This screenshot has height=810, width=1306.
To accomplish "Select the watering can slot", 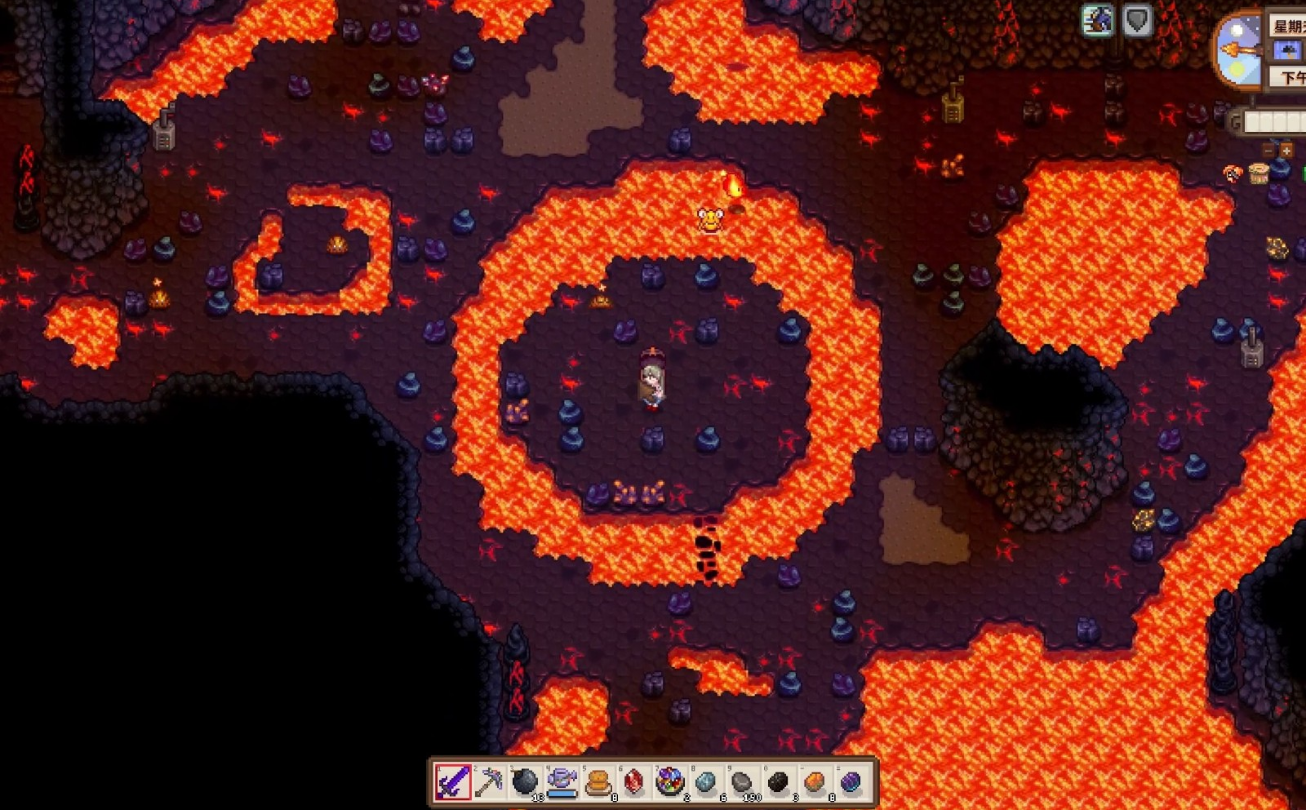I will coord(562,781).
